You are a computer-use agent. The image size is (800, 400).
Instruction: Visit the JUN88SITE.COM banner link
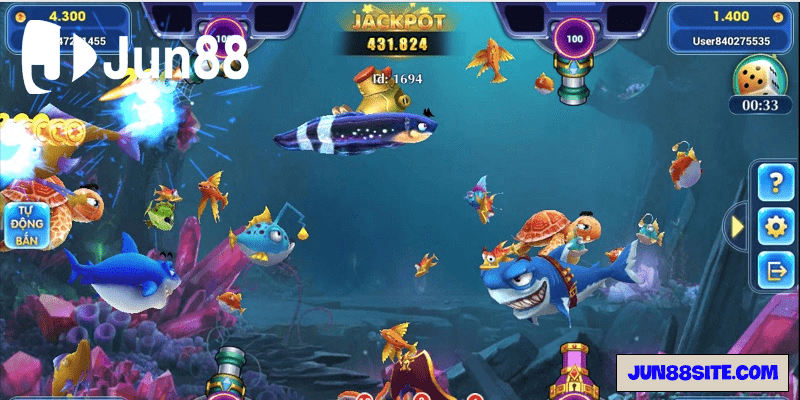[702, 372]
